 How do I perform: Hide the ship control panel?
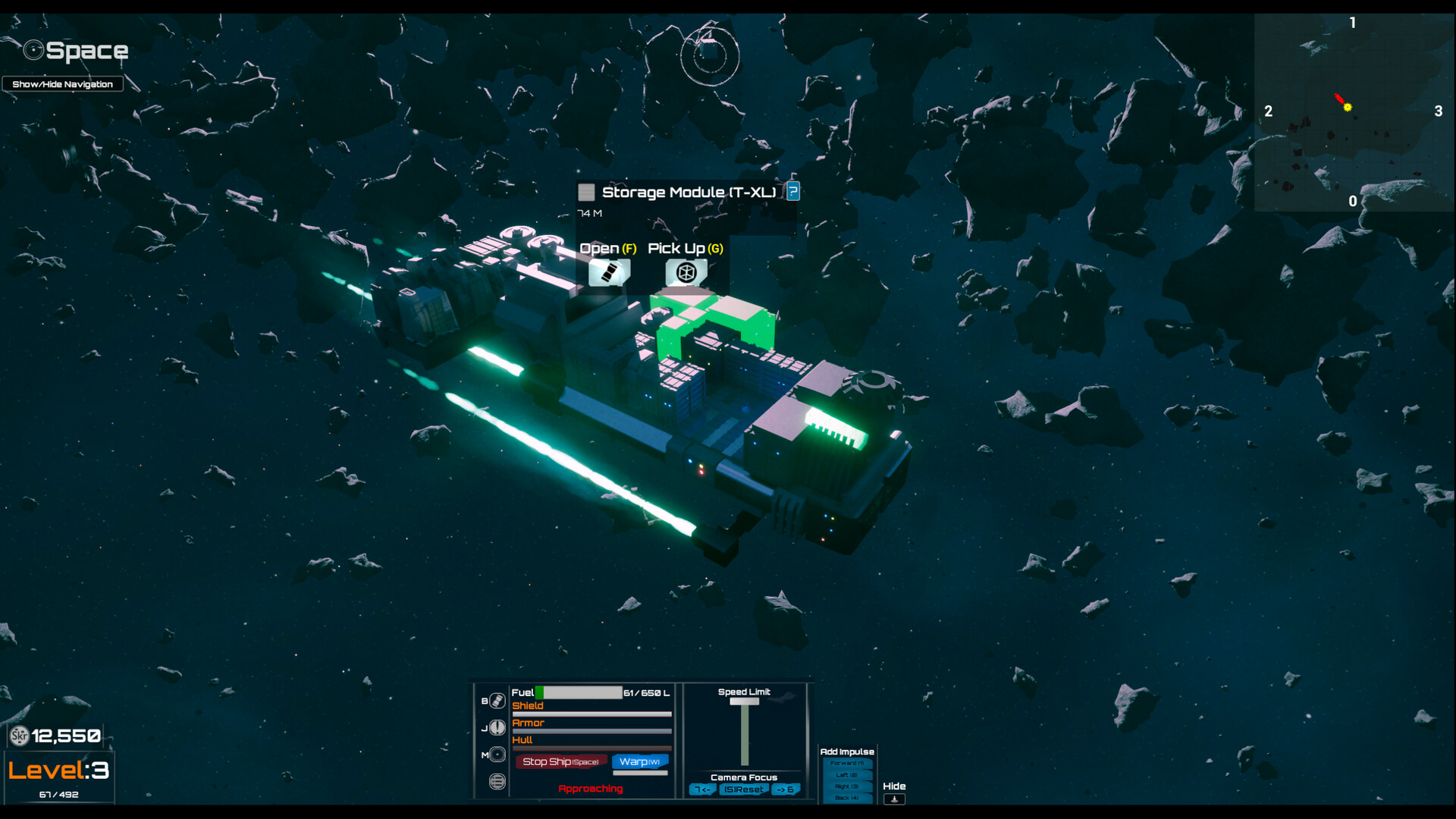pyautogui.click(x=894, y=799)
